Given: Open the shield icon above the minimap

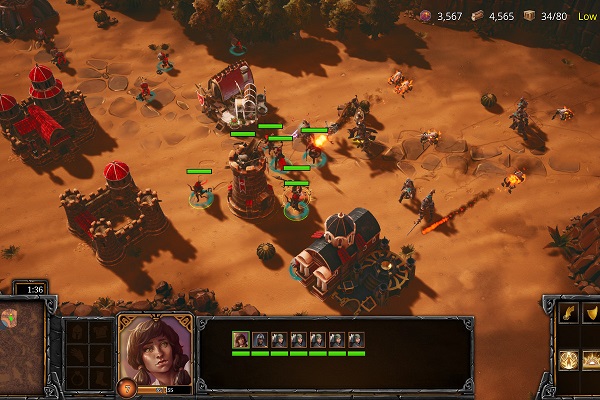Looking at the screenshot, I should 12,317.
